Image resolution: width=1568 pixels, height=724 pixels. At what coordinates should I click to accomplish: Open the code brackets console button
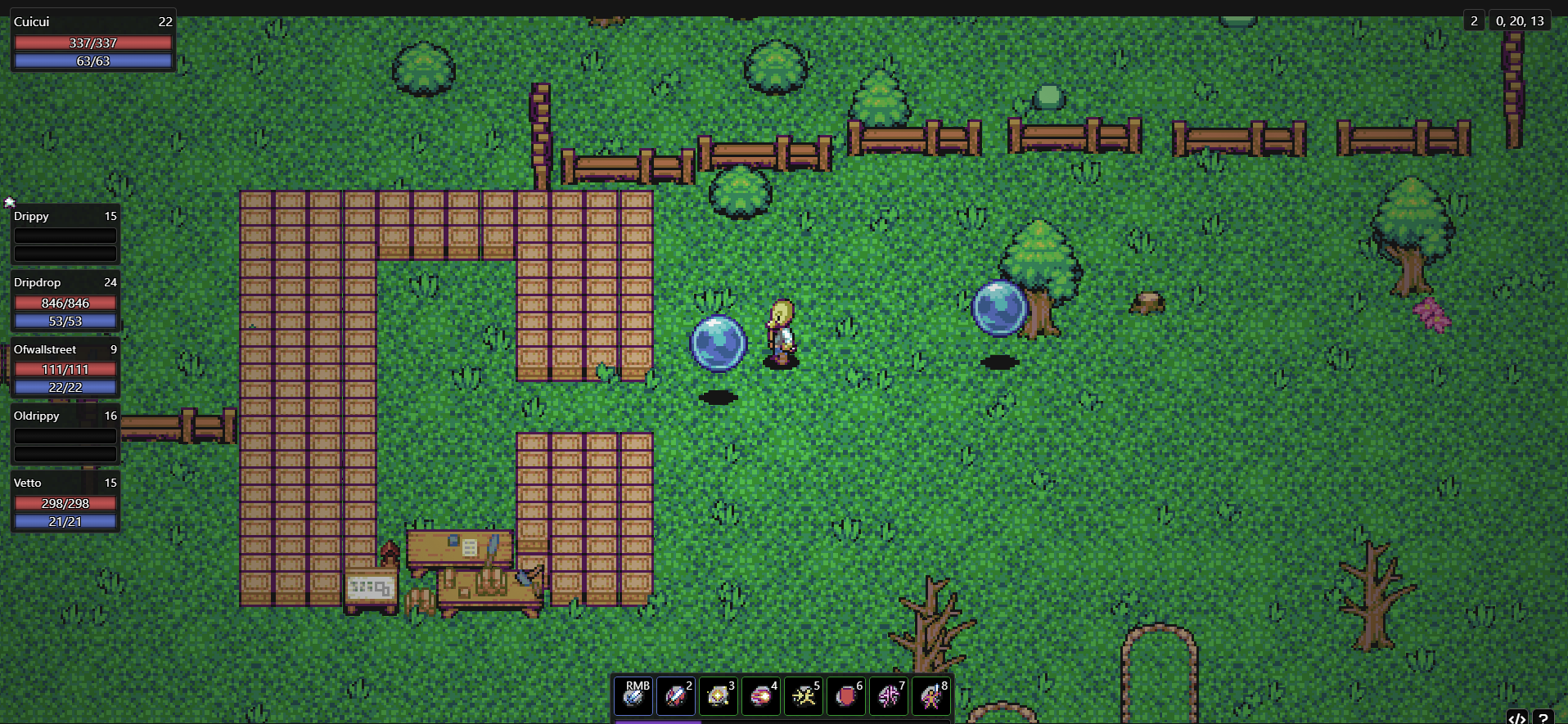click(1516, 717)
